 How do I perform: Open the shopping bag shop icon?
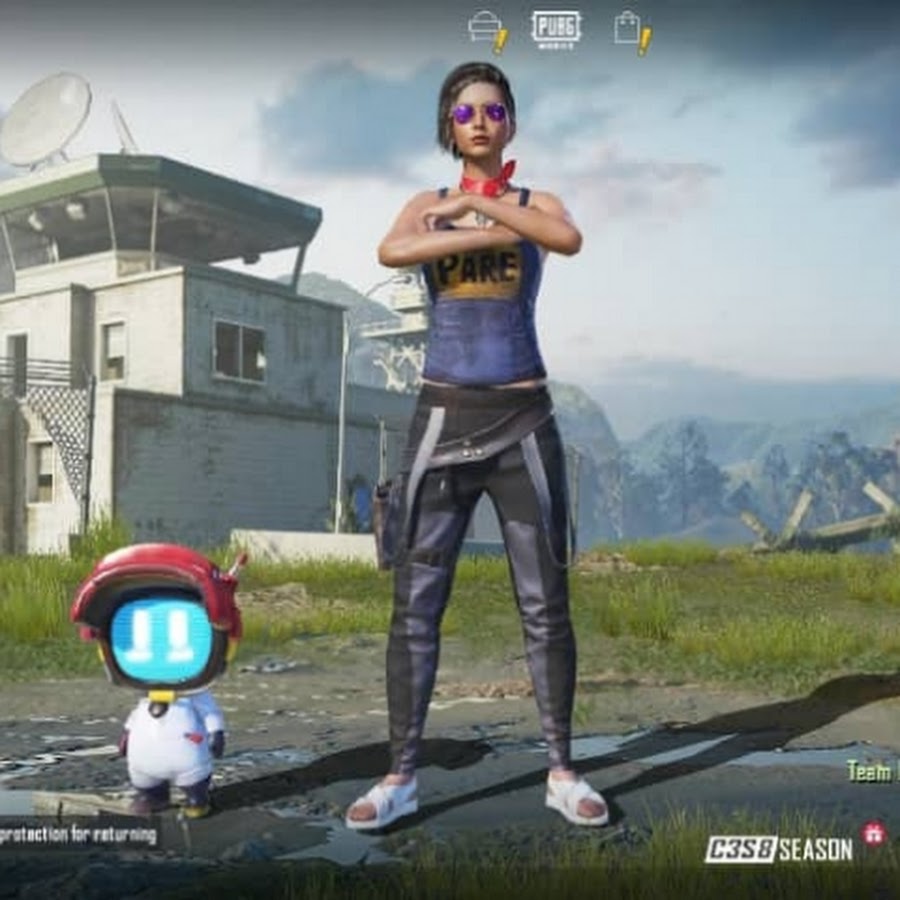click(630, 28)
